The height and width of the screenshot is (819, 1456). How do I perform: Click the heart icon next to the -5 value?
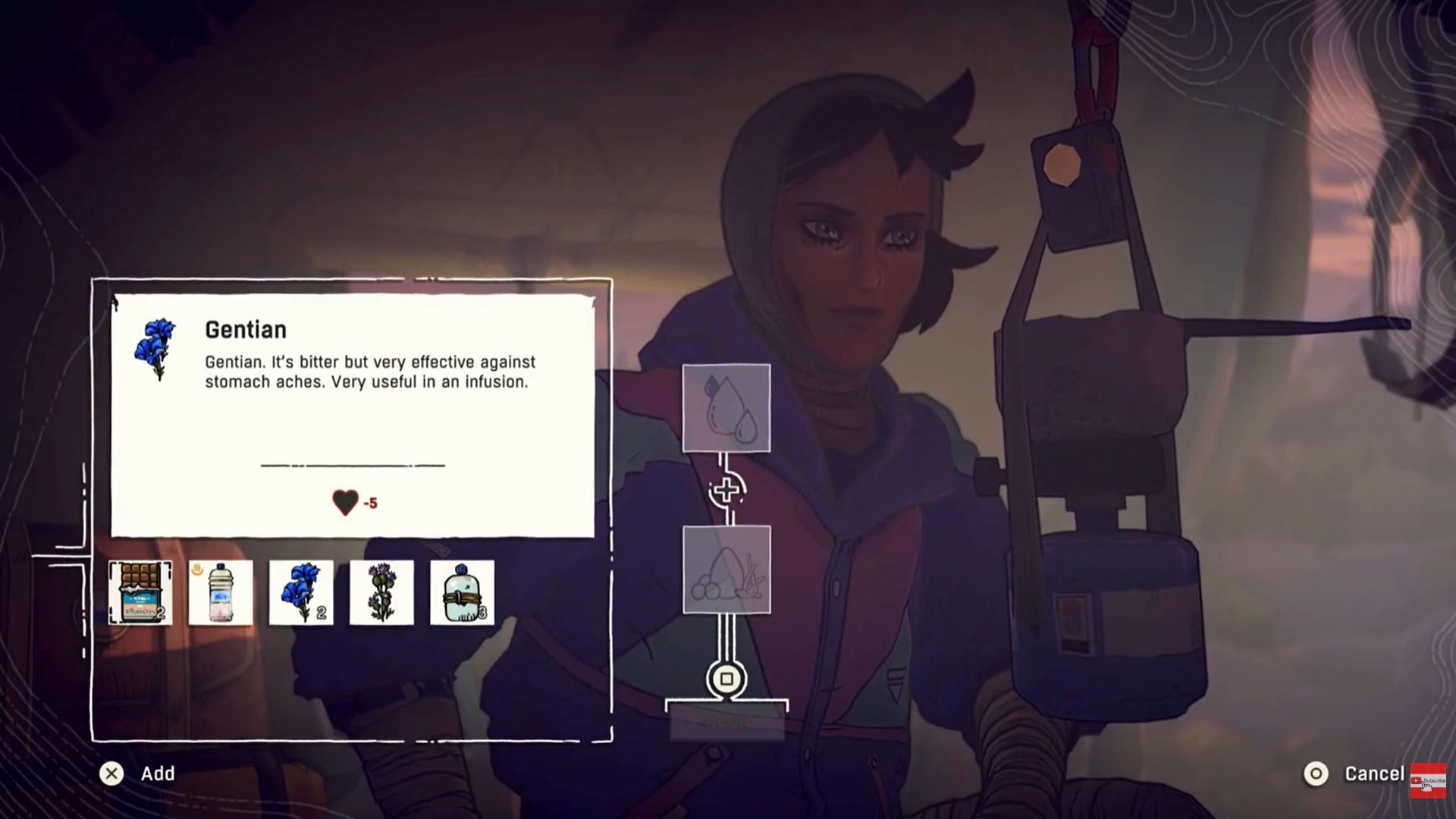[x=345, y=501]
